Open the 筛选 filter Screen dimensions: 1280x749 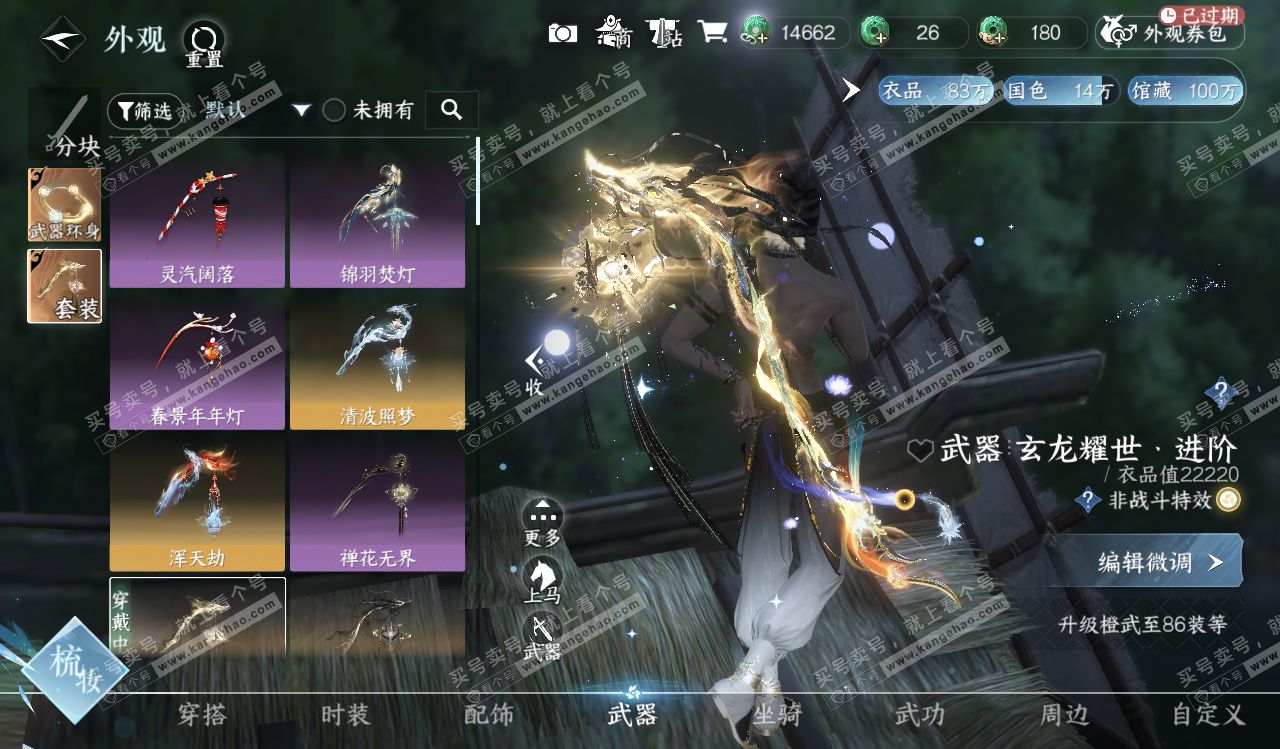click(141, 110)
